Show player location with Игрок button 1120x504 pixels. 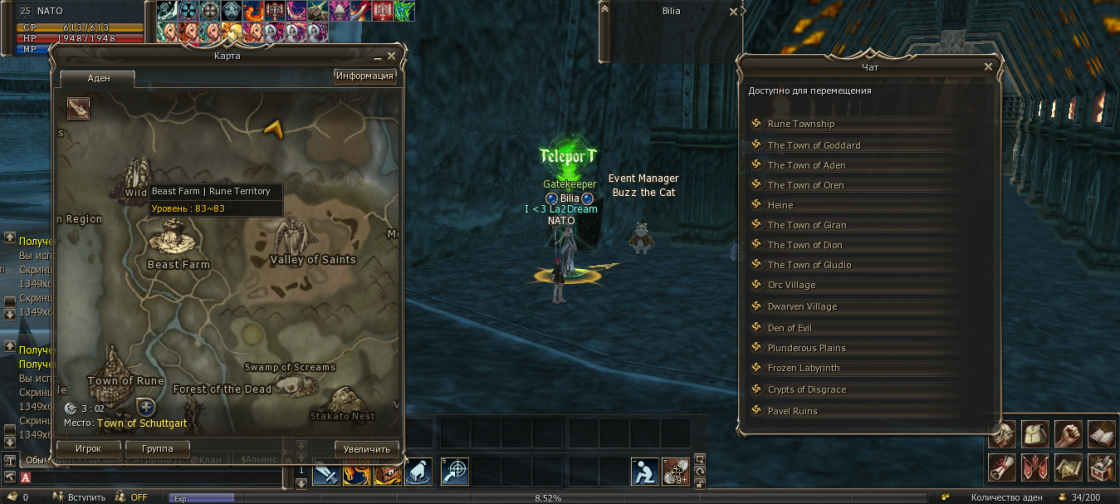tap(88, 449)
